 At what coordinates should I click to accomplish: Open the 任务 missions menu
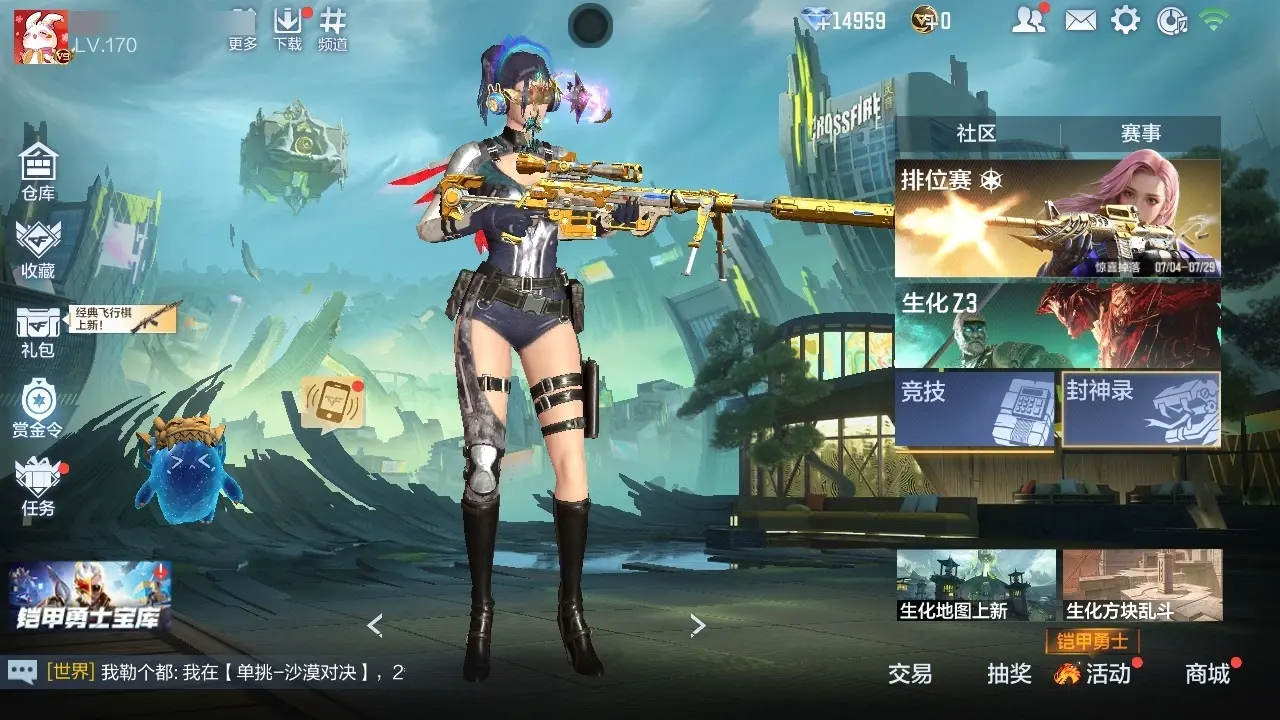pos(38,485)
